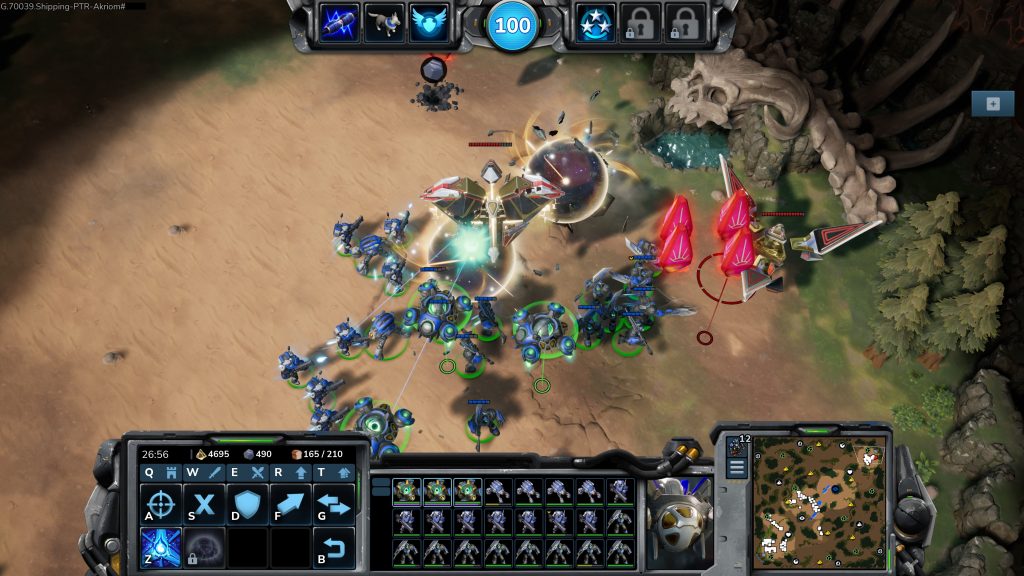Activate the winged shield top bar ability

[x=429, y=23]
